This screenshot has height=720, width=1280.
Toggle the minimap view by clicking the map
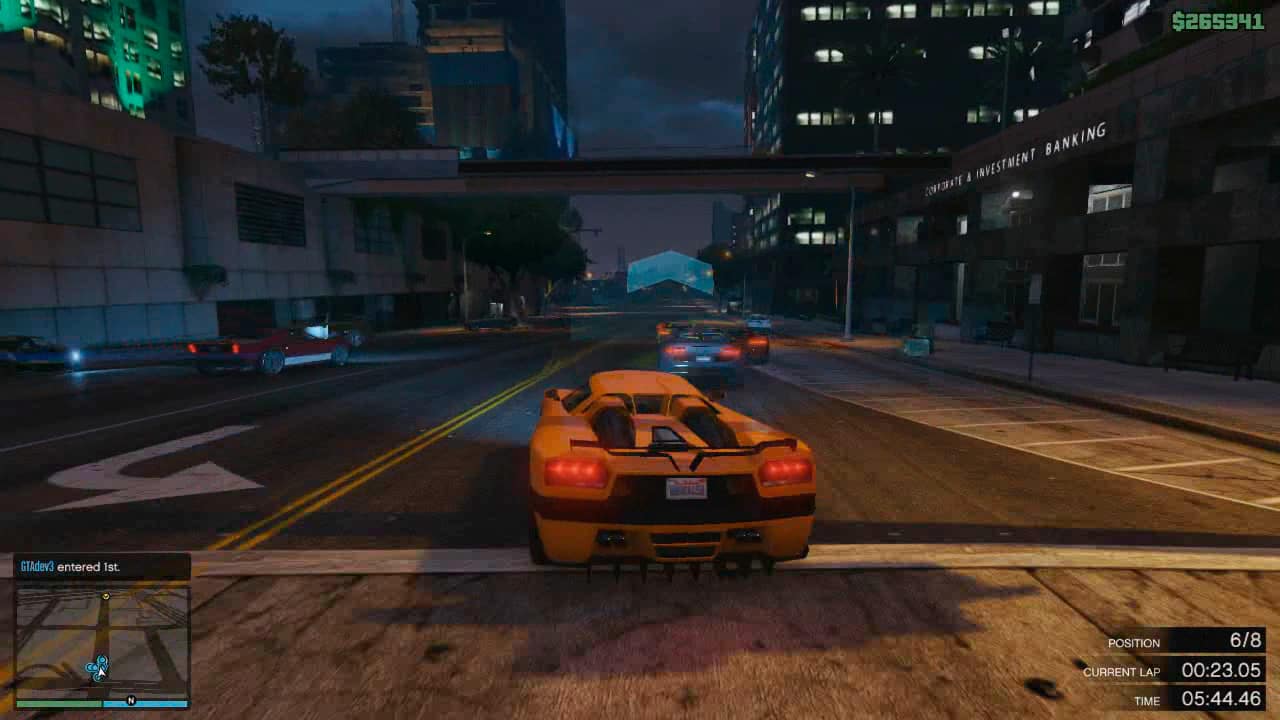[x=101, y=642]
